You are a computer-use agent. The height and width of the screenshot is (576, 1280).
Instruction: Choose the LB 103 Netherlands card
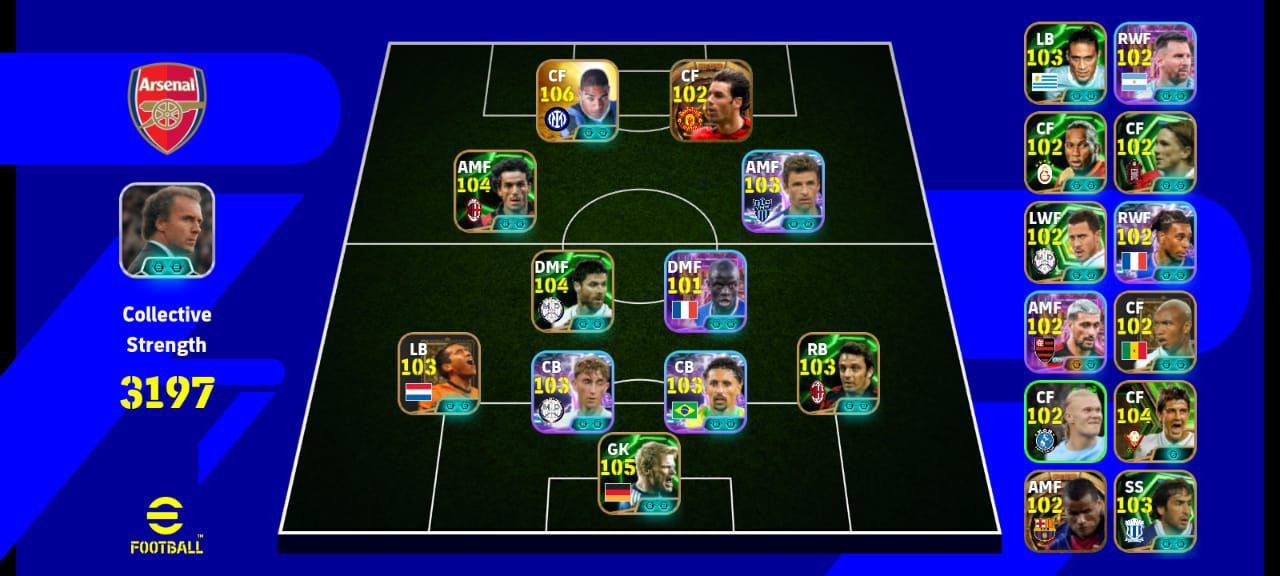[439, 373]
